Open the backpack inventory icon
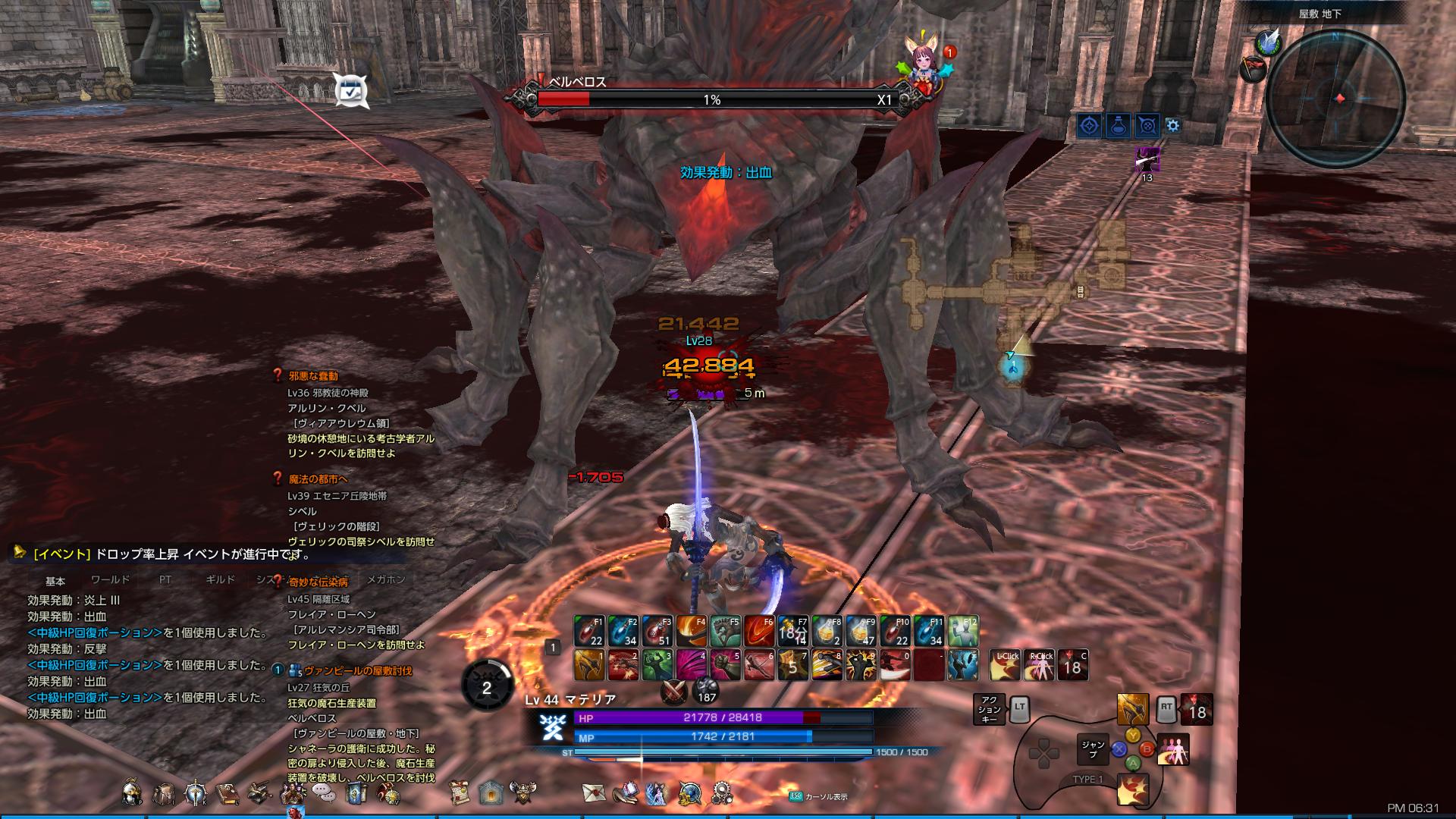Viewport: 1456px width, 819px height. click(165, 793)
